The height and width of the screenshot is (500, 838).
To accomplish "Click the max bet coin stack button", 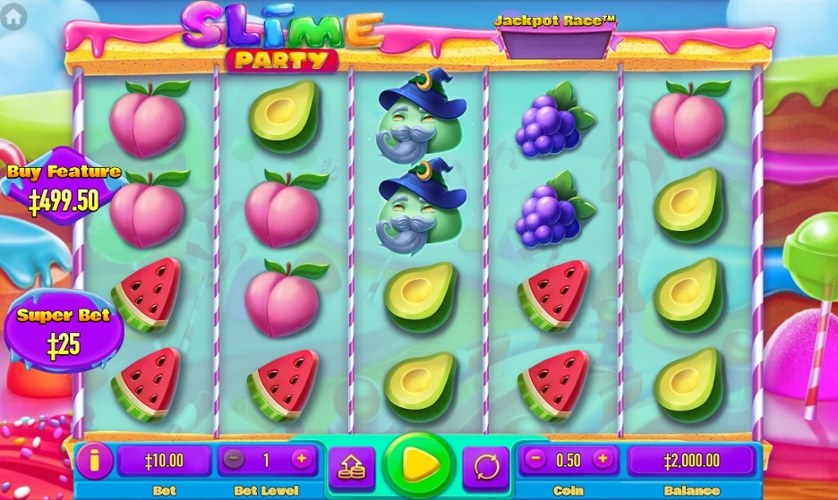I will coord(352,465).
